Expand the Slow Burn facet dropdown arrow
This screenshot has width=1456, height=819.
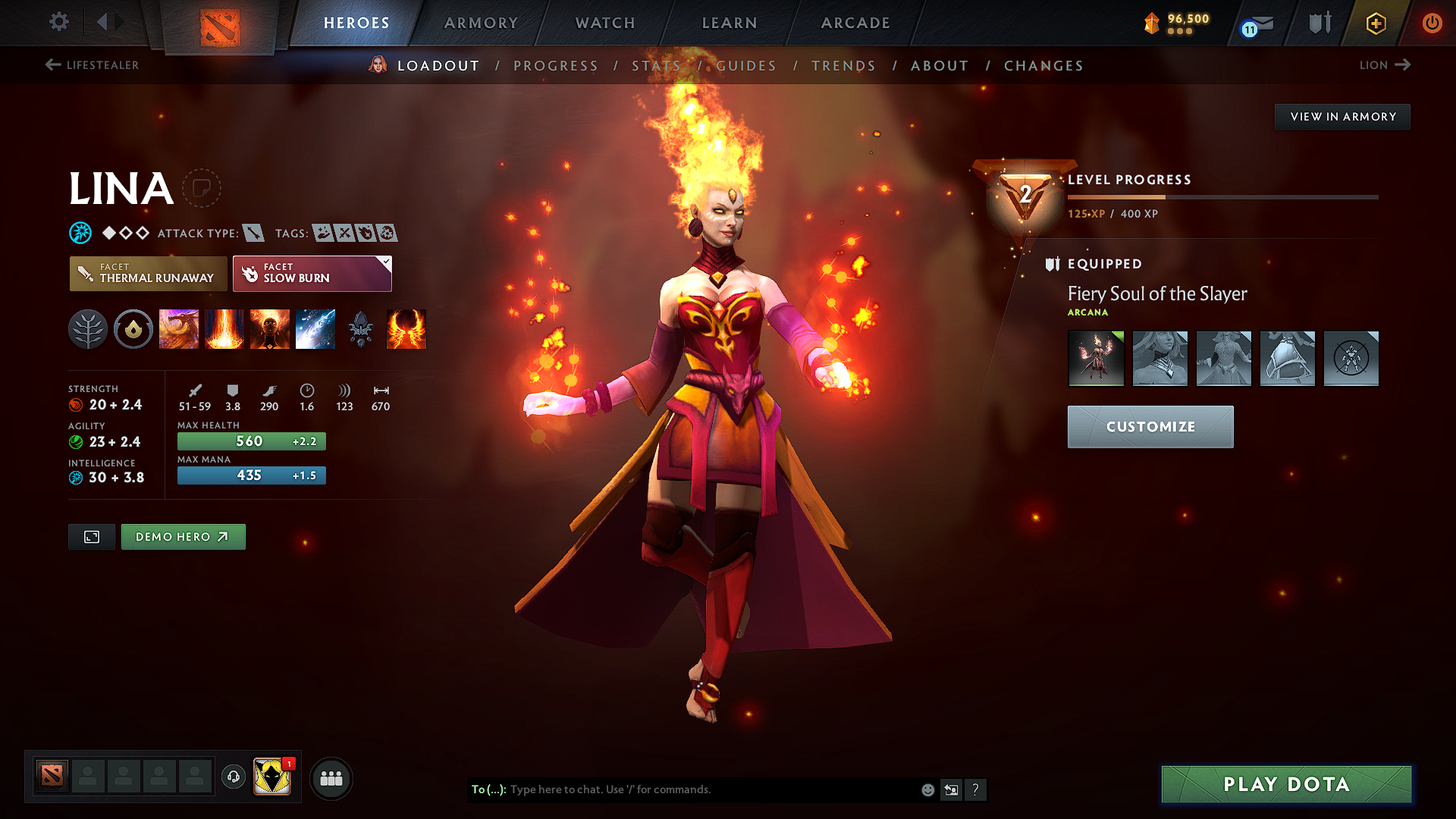386,262
